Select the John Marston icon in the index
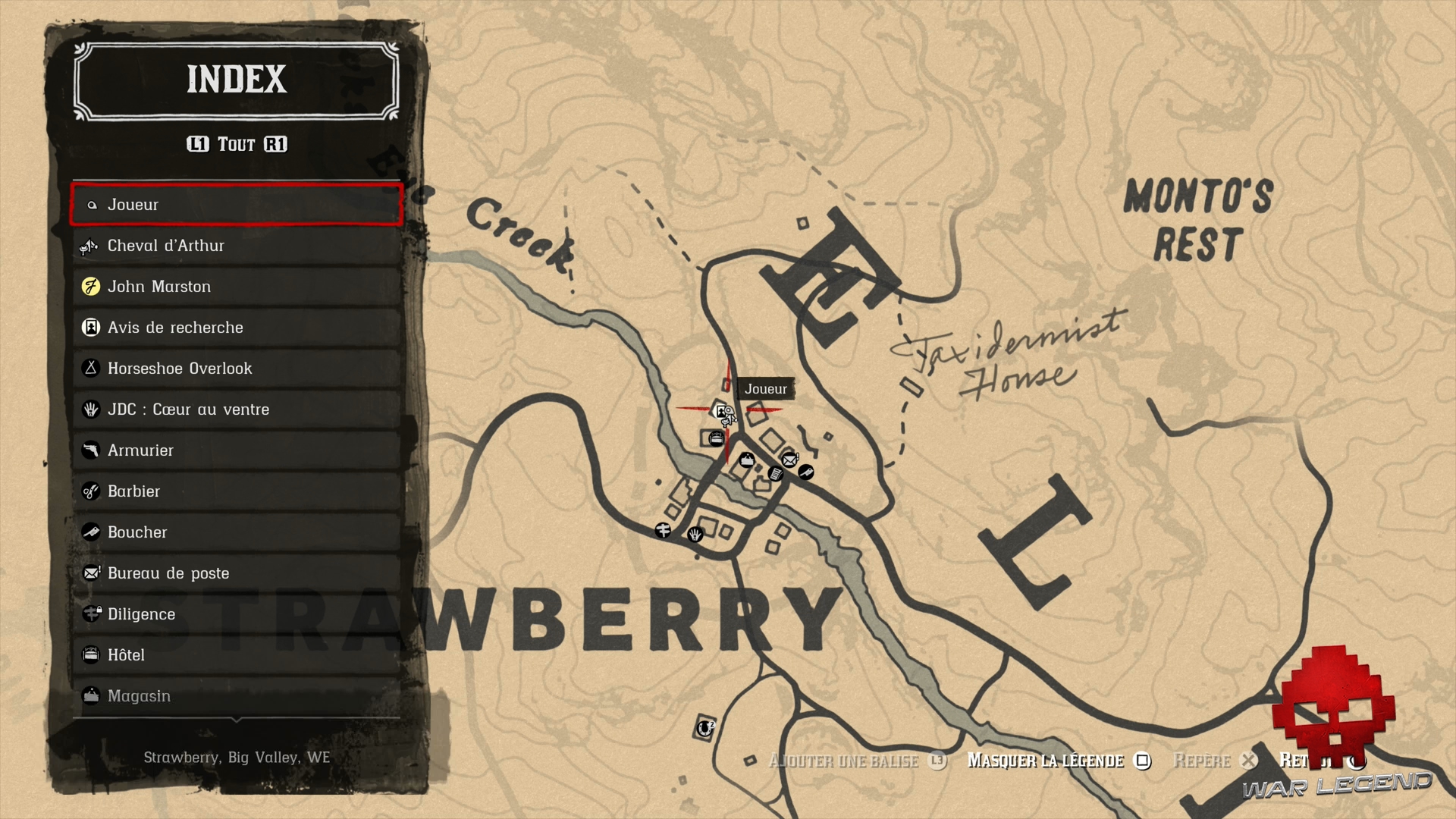1456x819 pixels. [x=91, y=286]
